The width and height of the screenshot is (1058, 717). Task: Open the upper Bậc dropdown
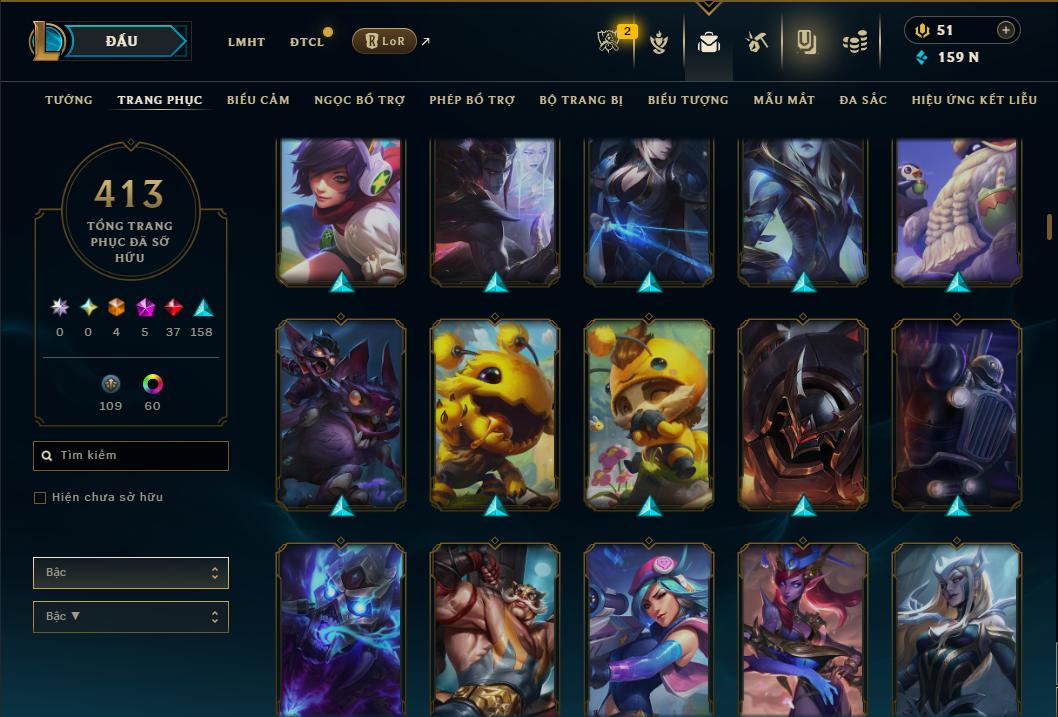[131, 573]
